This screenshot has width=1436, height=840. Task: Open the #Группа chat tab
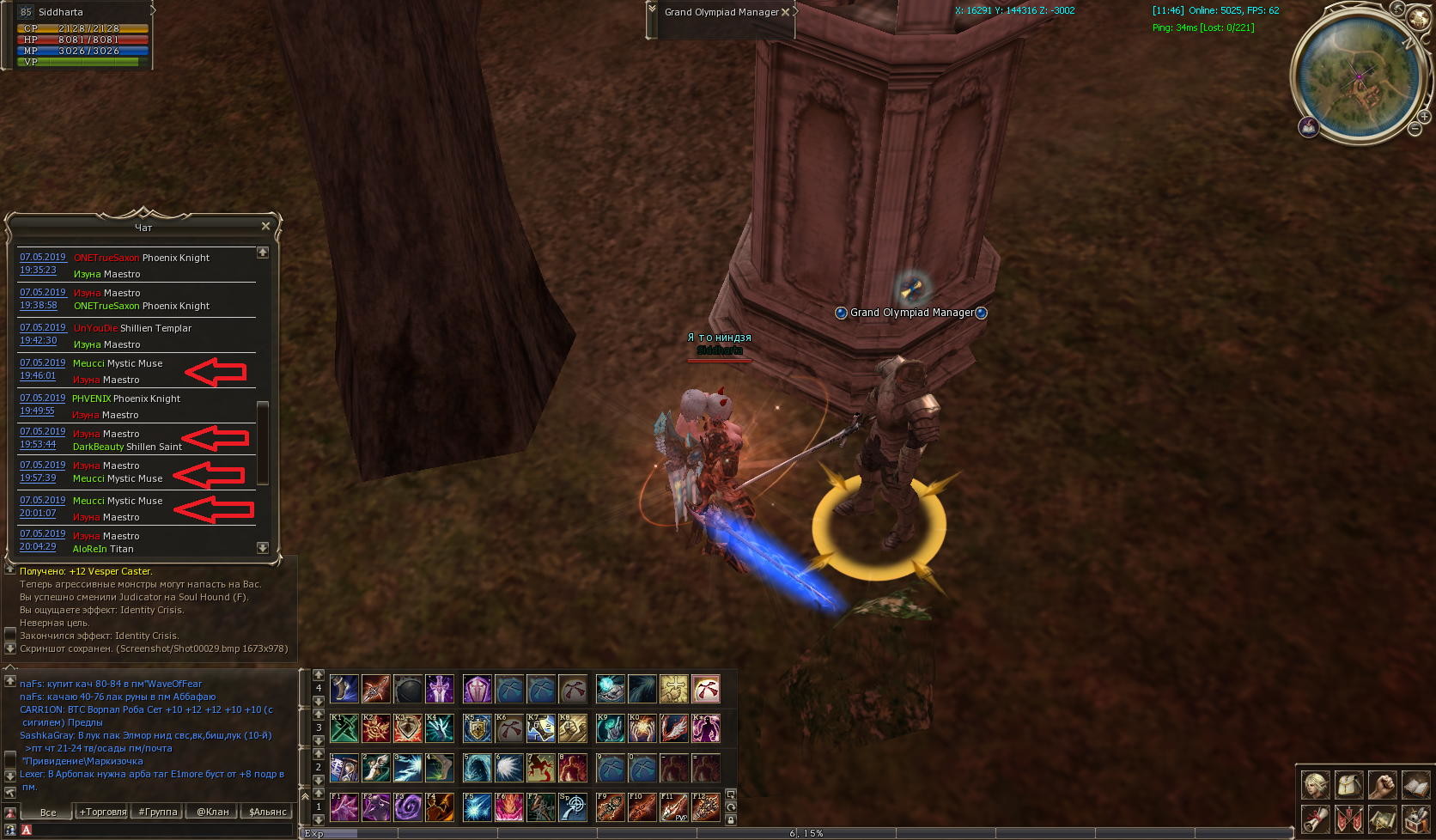[x=157, y=812]
